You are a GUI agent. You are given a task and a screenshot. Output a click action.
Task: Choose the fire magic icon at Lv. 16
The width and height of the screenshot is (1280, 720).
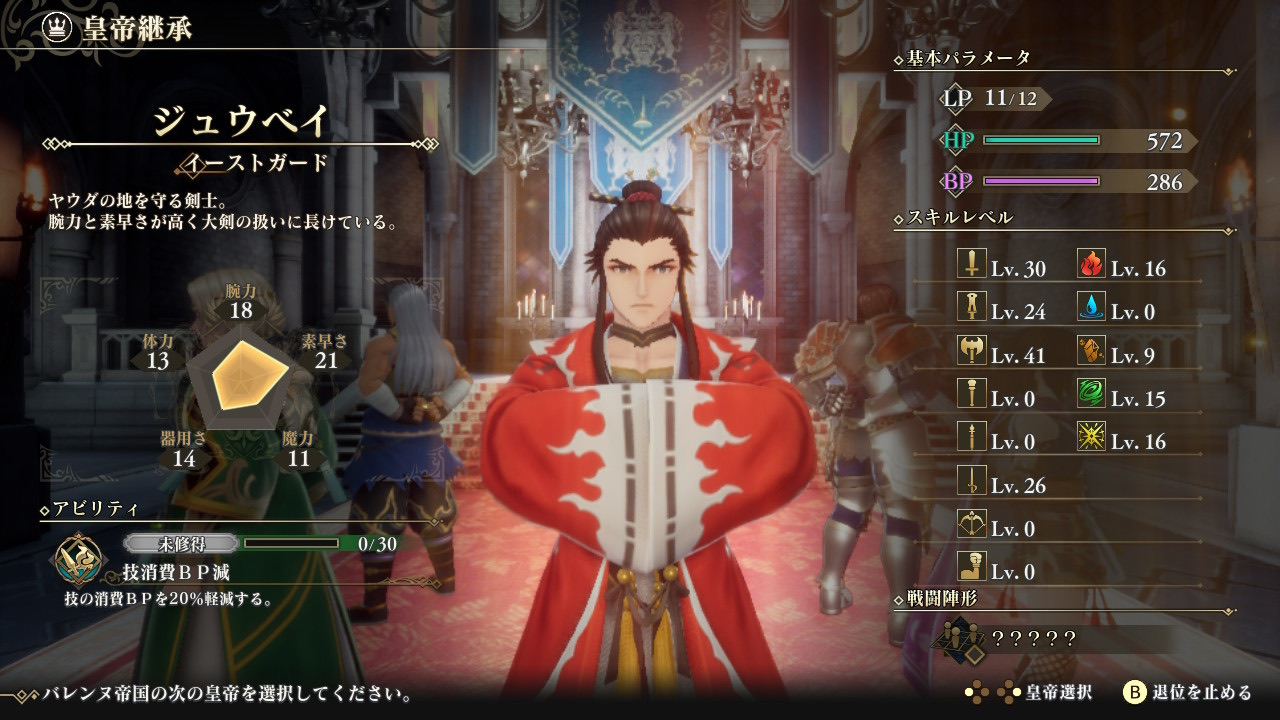(x=1091, y=264)
